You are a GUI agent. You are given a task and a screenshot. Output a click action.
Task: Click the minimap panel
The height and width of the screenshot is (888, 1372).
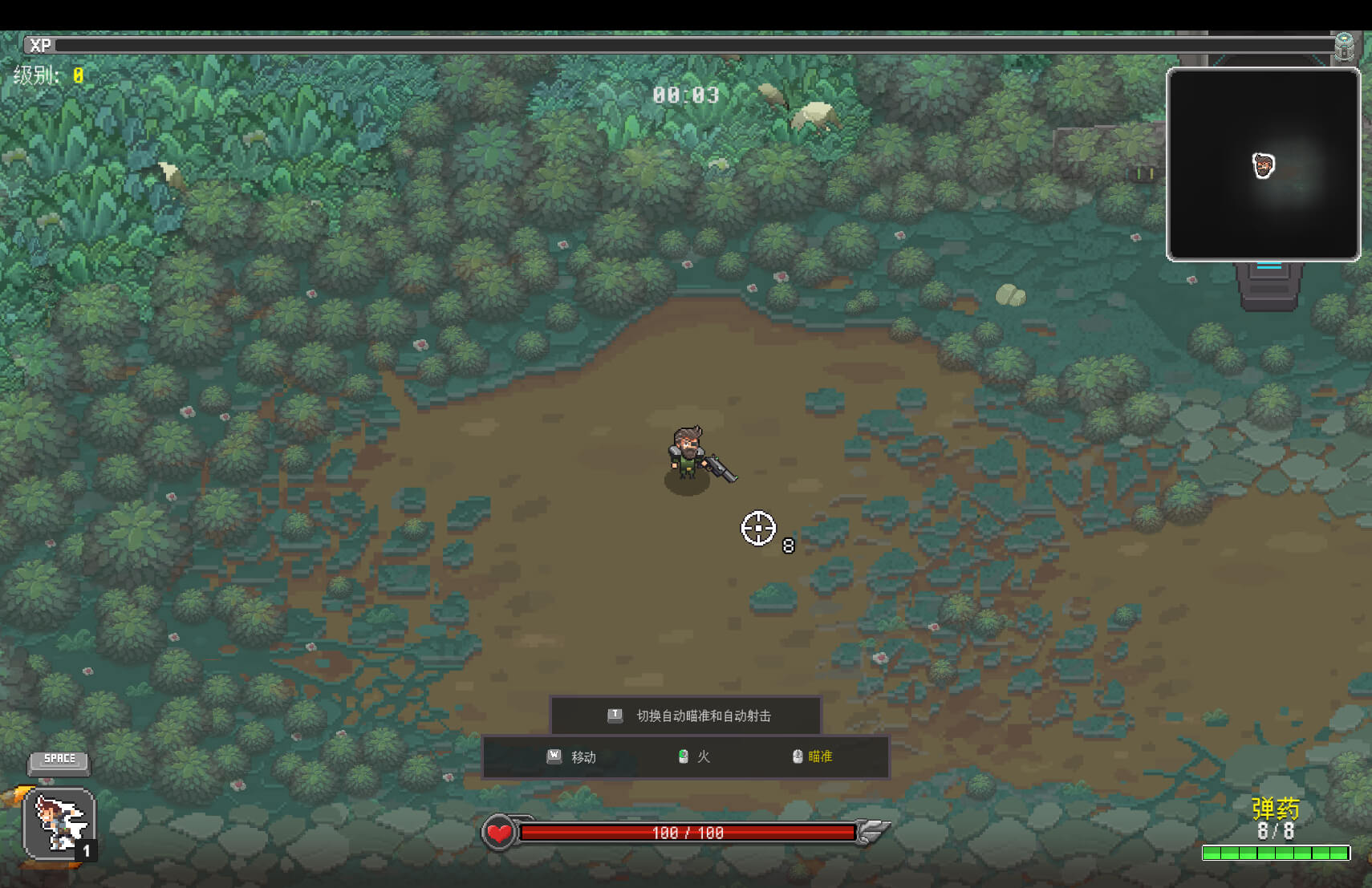[1263, 164]
